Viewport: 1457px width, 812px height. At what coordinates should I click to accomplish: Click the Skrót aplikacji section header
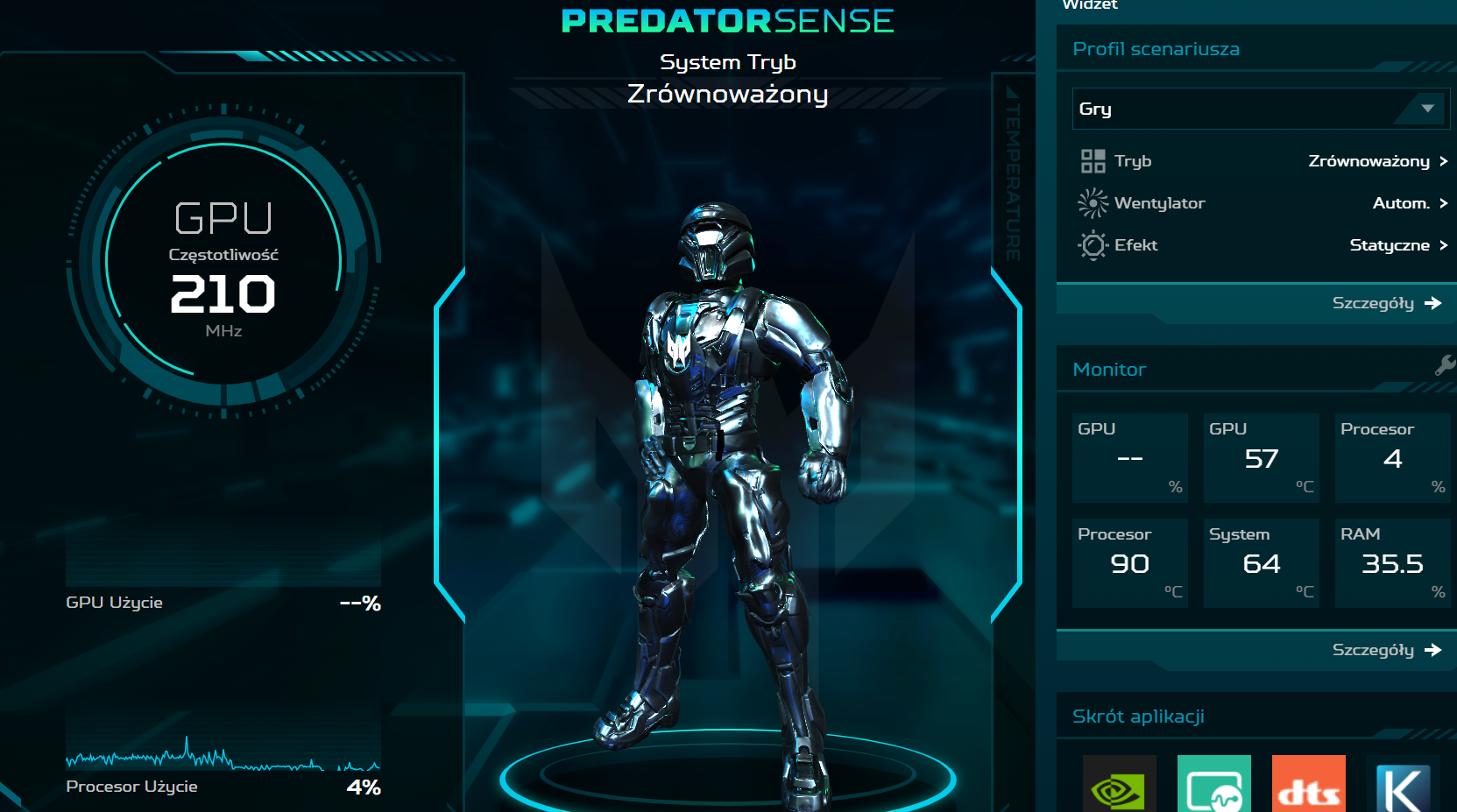[x=1137, y=716]
